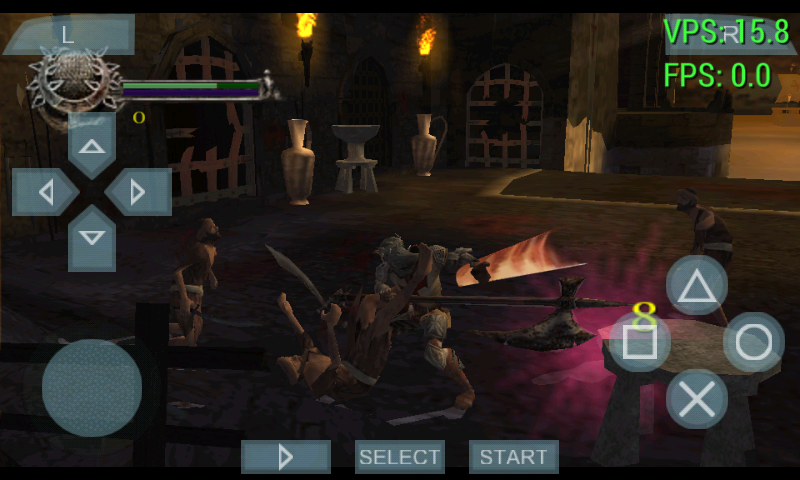Viewport: 800px width, 480px height.
Task: Tap the SELECT button
Action: (400, 457)
